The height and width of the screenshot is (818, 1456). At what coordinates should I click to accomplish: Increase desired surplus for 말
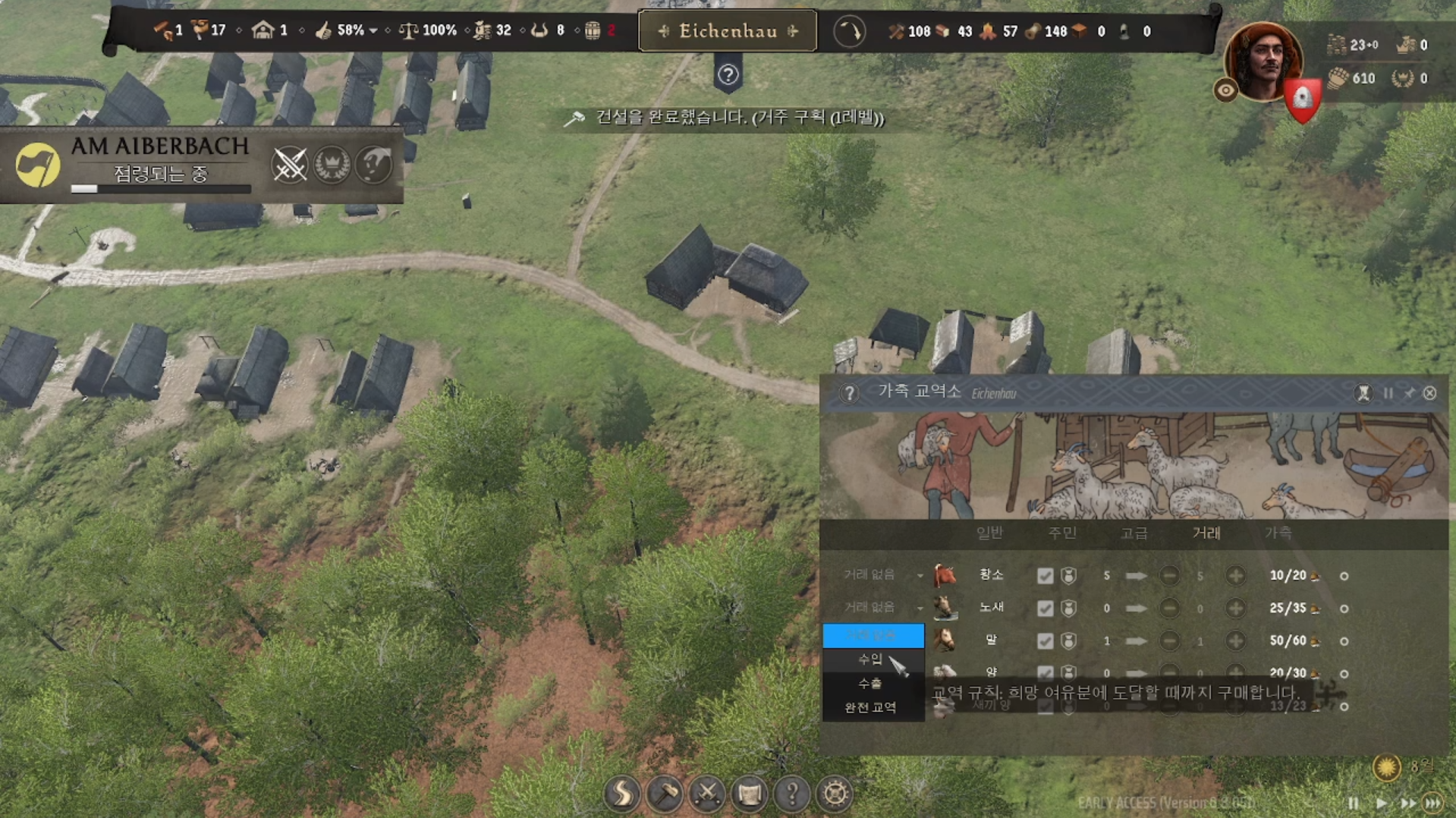(x=1235, y=641)
